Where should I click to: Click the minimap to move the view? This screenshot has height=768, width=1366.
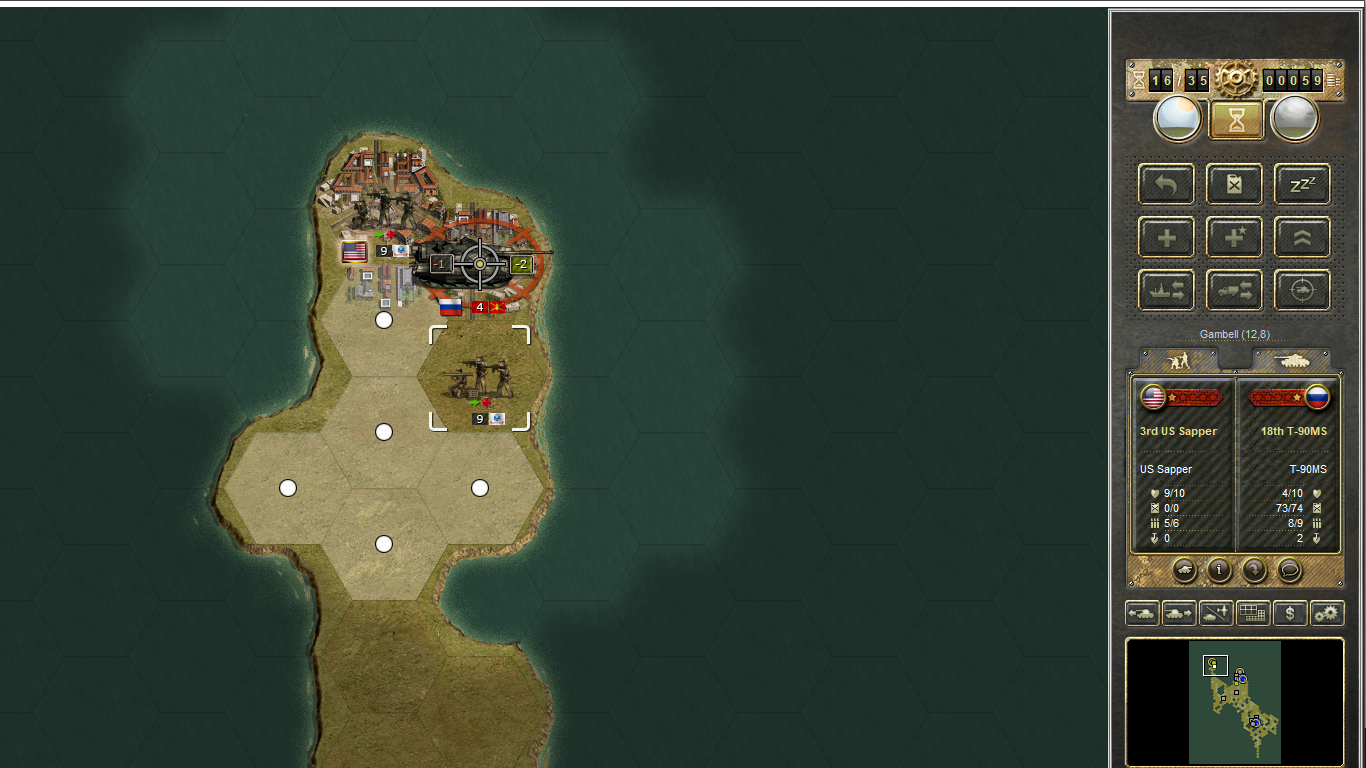(x=1235, y=702)
